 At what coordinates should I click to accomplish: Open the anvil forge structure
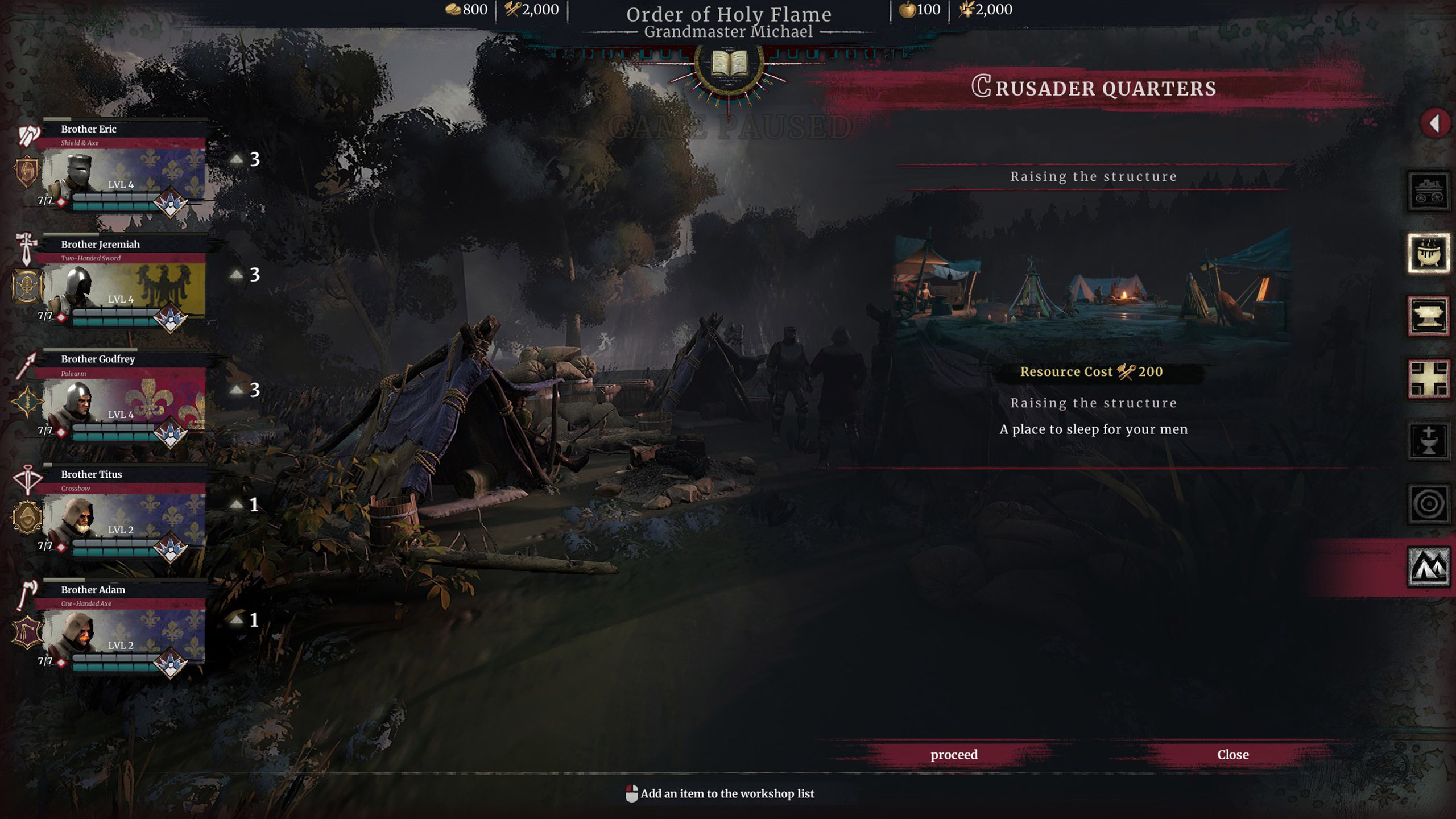click(x=1429, y=316)
